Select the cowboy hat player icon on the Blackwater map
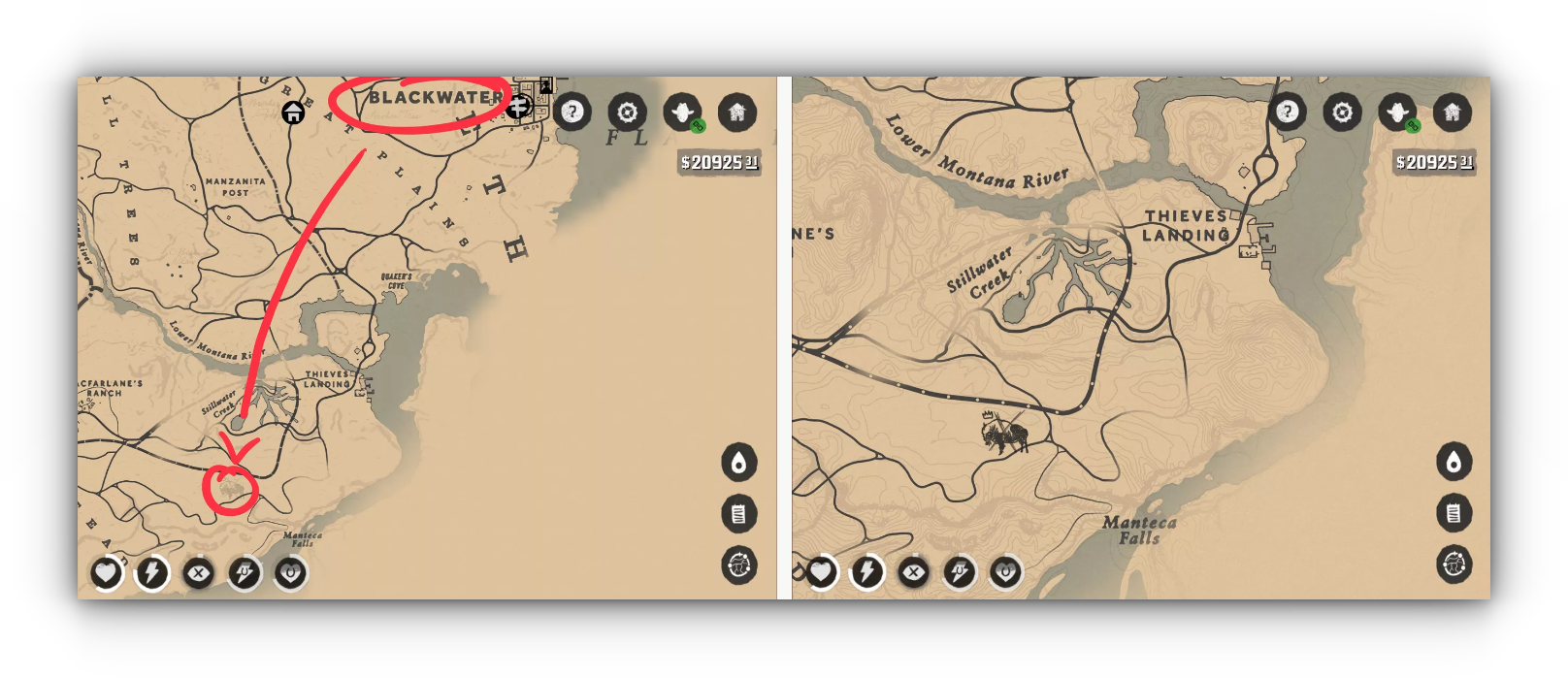 (x=682, y=113)
